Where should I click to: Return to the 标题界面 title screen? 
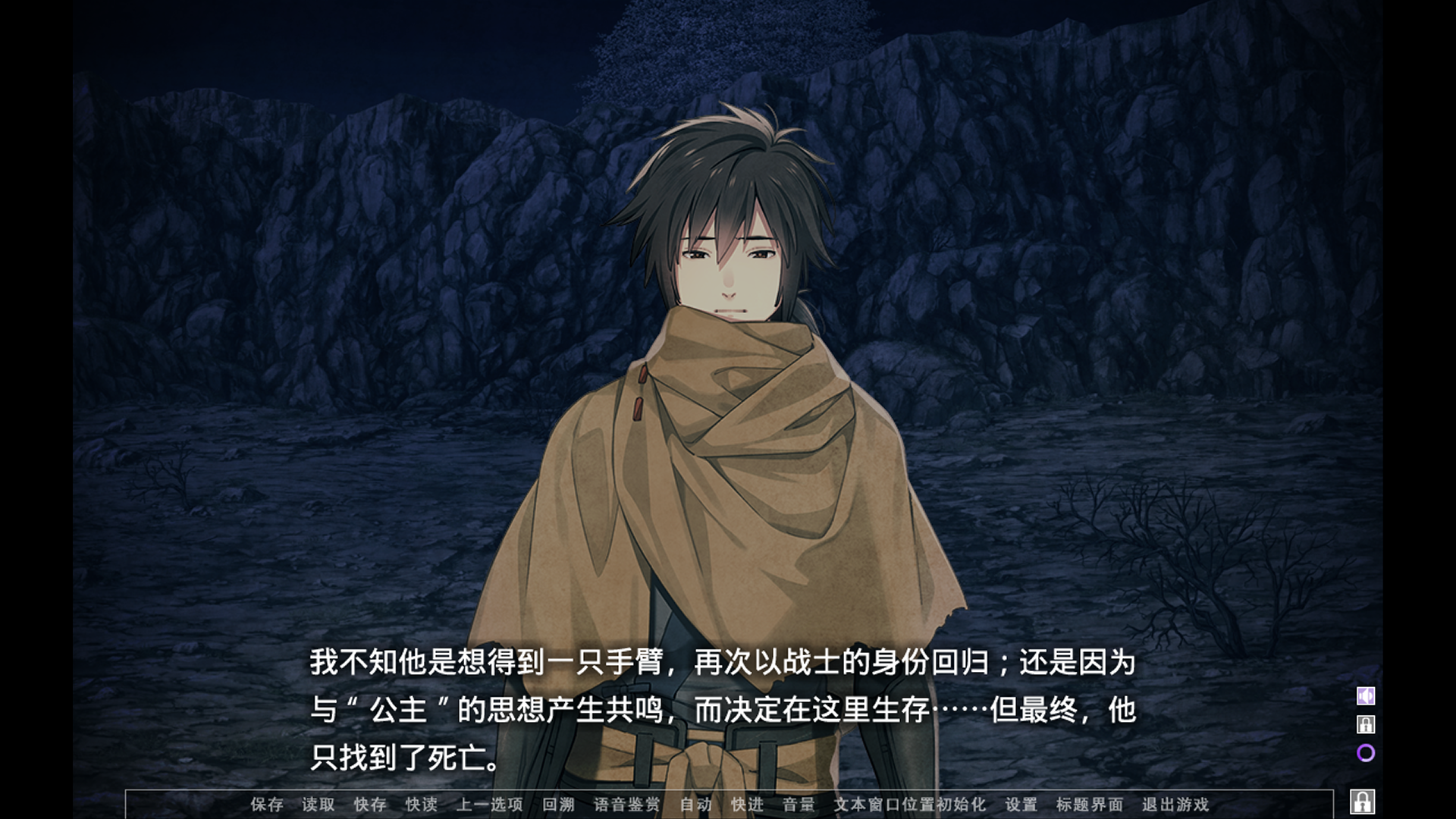tap(1090, 805)
